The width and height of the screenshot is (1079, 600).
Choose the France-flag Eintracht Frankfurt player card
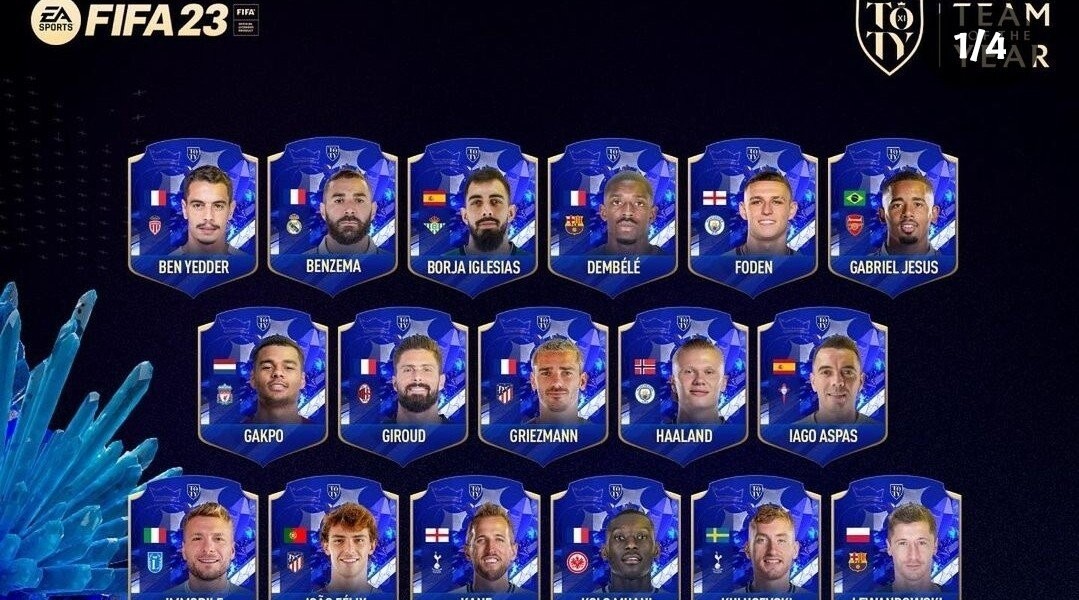pyautogui.click(x=616, y=545)
